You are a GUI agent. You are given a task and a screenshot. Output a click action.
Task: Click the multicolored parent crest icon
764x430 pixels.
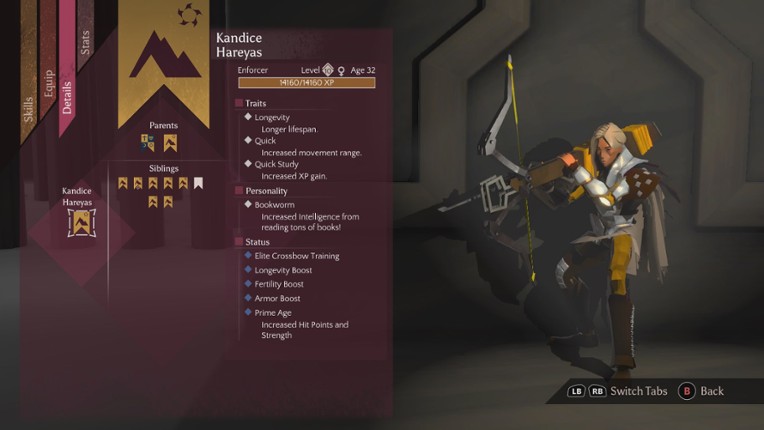tap(148, 142)
